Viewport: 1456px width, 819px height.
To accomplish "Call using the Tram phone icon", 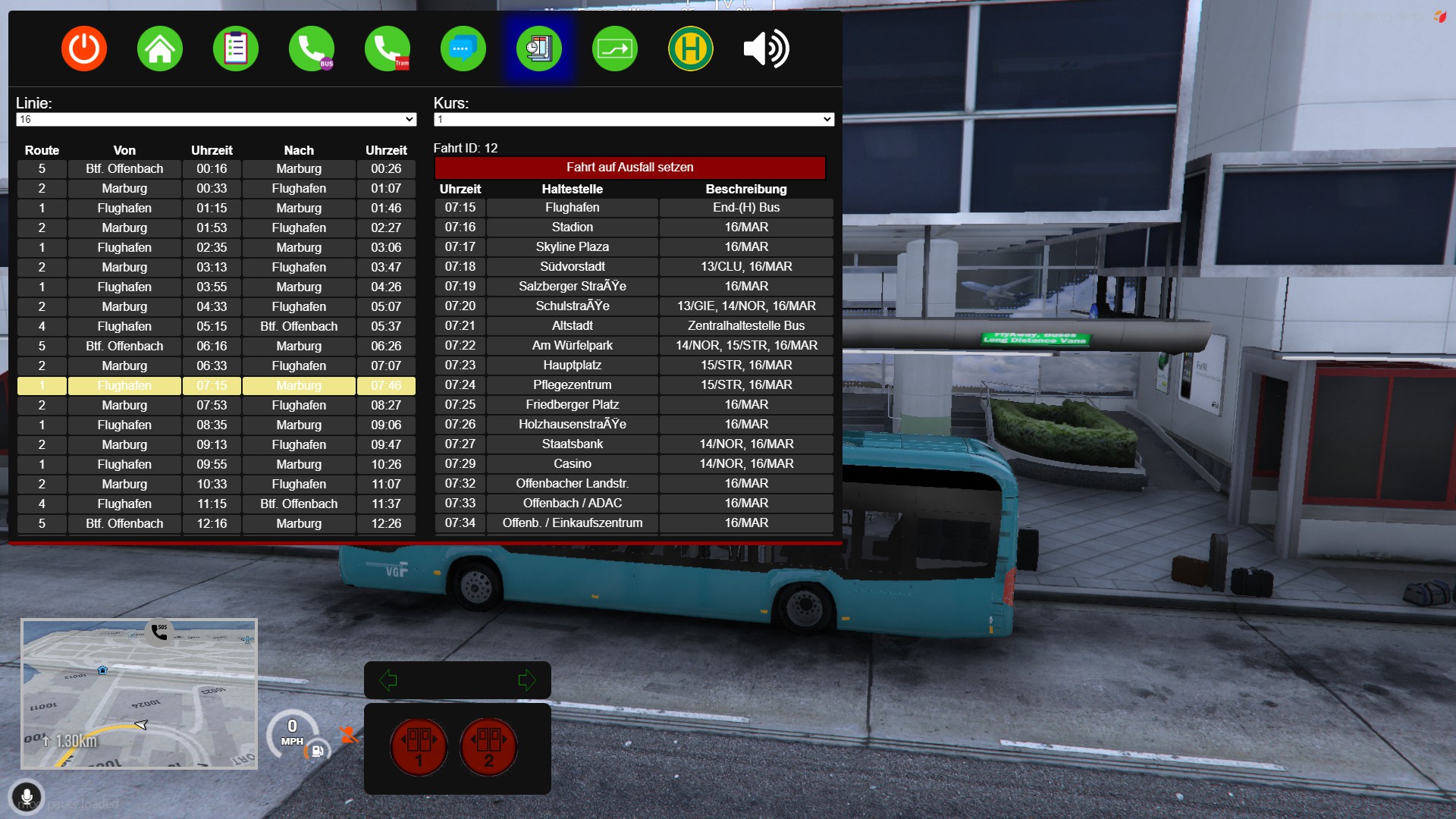I will pyautogui.click(x=388, y=49).
